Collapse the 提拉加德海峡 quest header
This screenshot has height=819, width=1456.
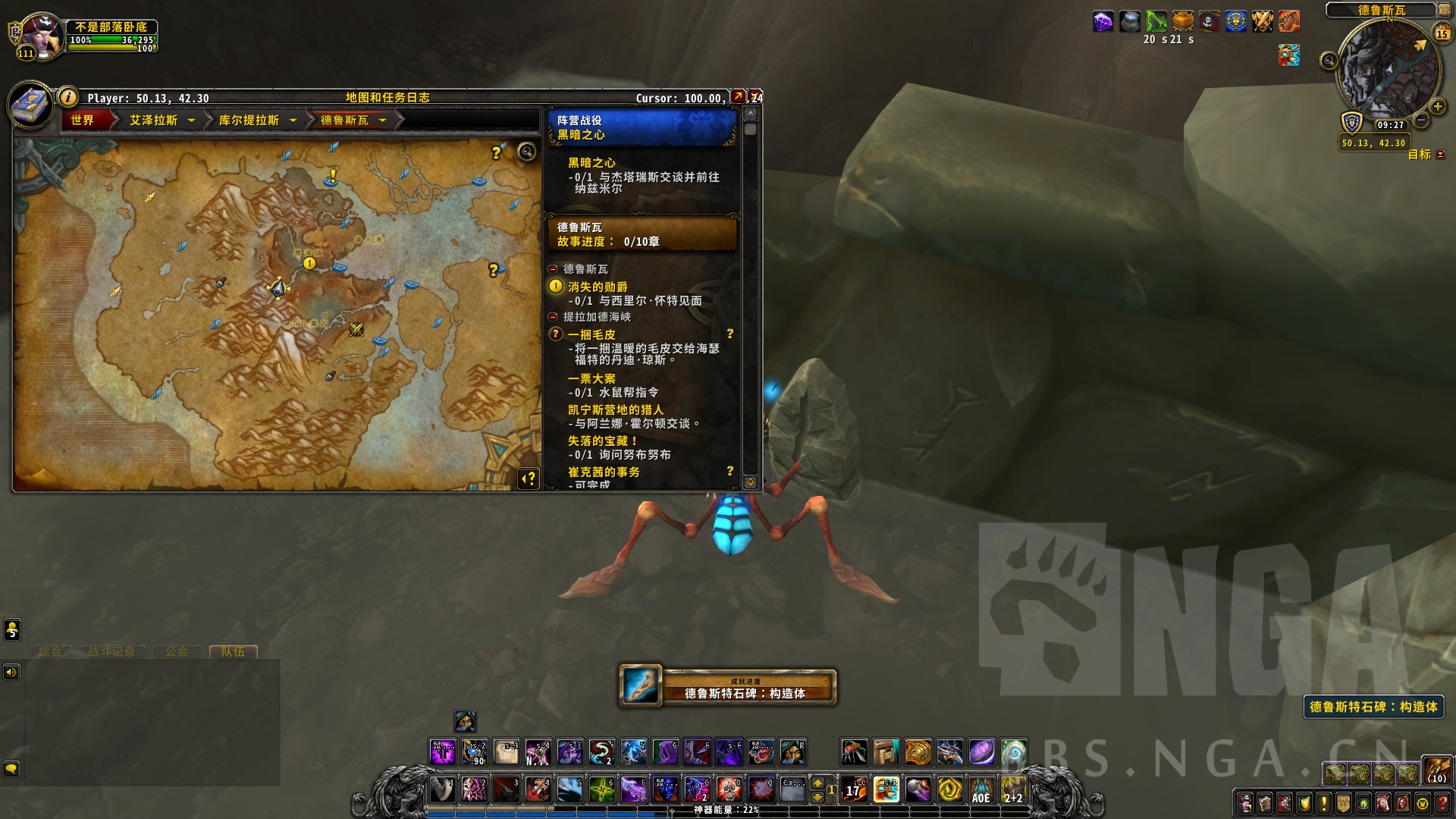553,317
